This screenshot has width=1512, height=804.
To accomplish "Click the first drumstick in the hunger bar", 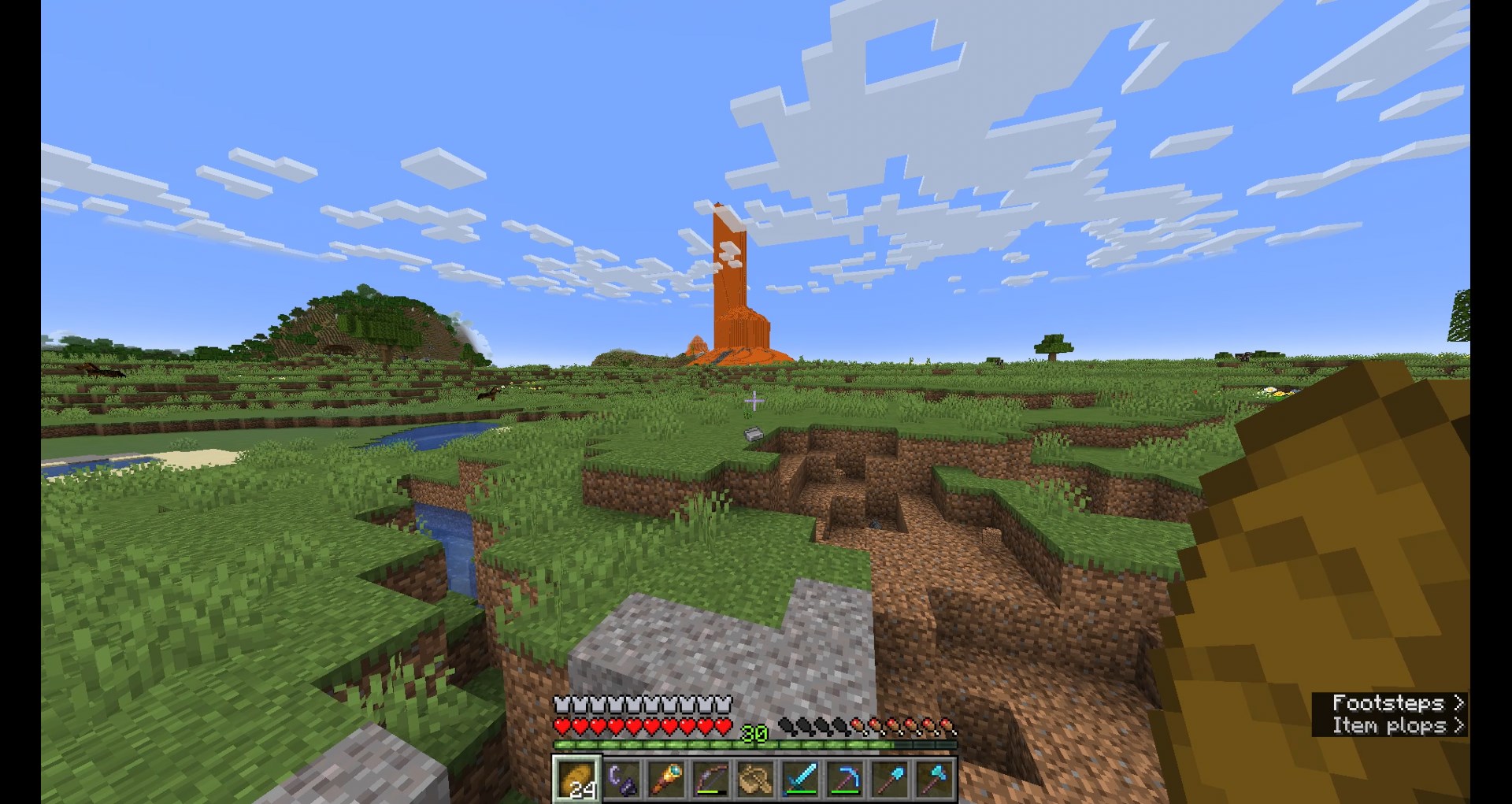I will point(785,726).
